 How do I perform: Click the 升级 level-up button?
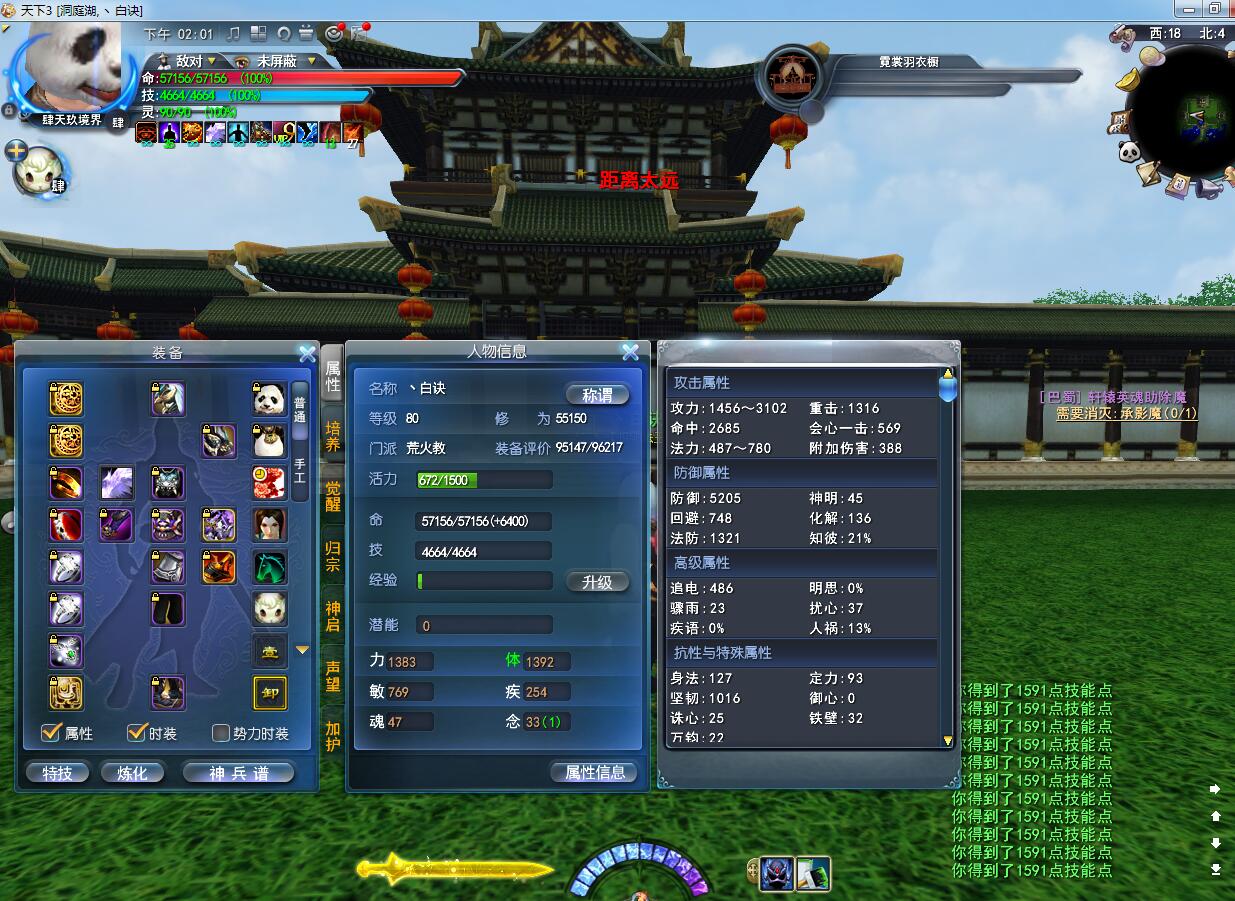597,582
